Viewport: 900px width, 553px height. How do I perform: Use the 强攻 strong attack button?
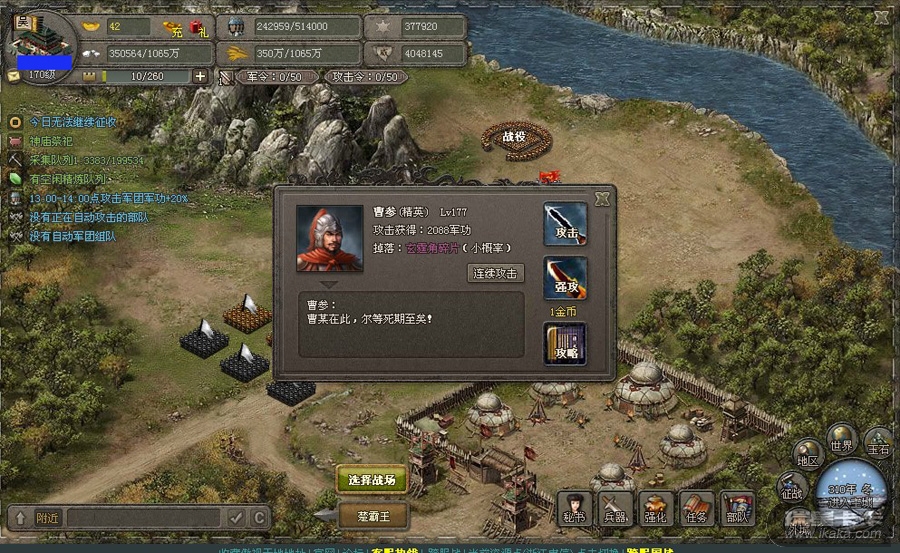(x=565, y=279)
